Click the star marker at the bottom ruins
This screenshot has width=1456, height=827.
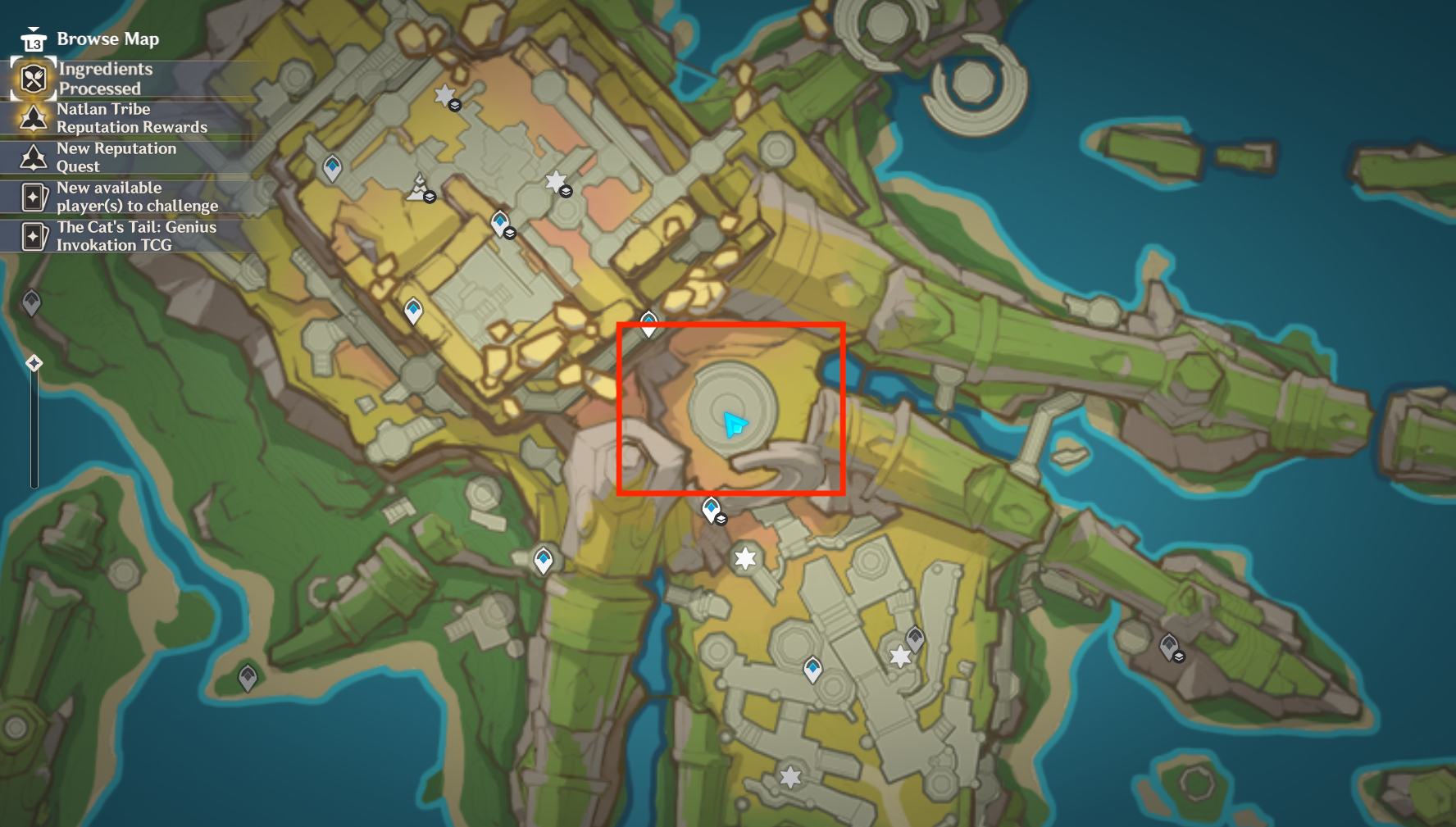789,775
